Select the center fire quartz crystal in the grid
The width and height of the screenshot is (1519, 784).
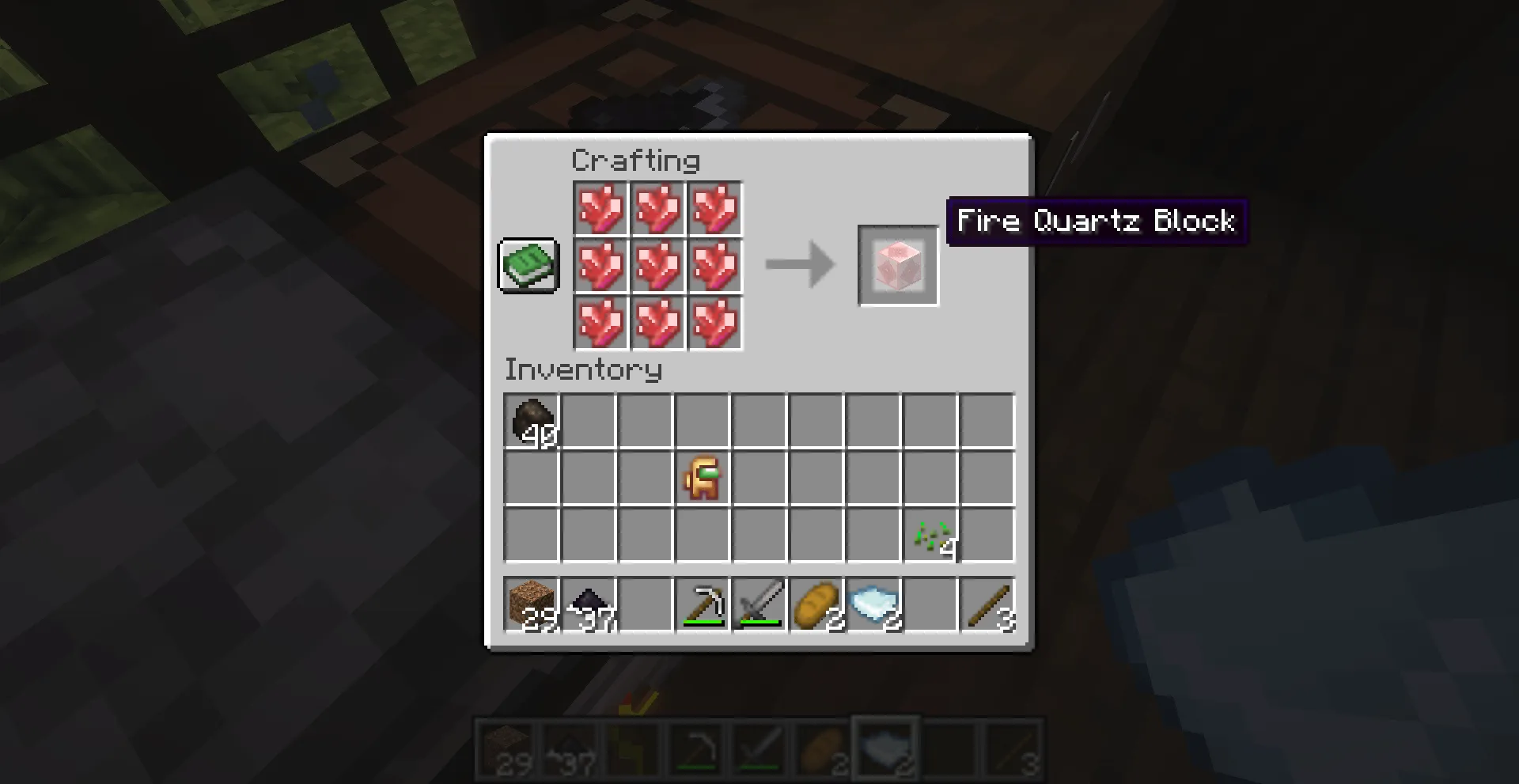tap(657, 266)
